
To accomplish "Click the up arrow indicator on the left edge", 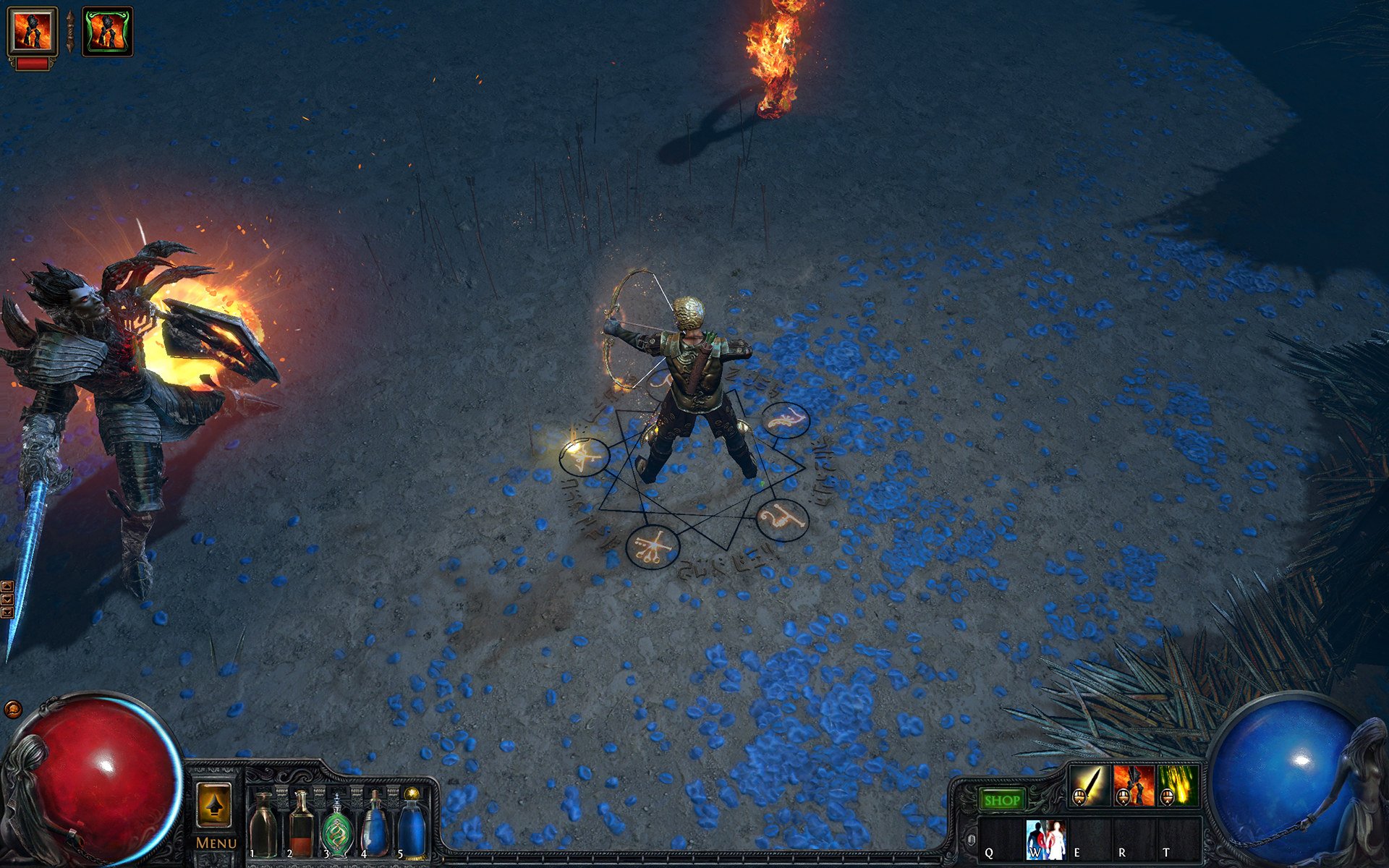I will coord(7,586).
